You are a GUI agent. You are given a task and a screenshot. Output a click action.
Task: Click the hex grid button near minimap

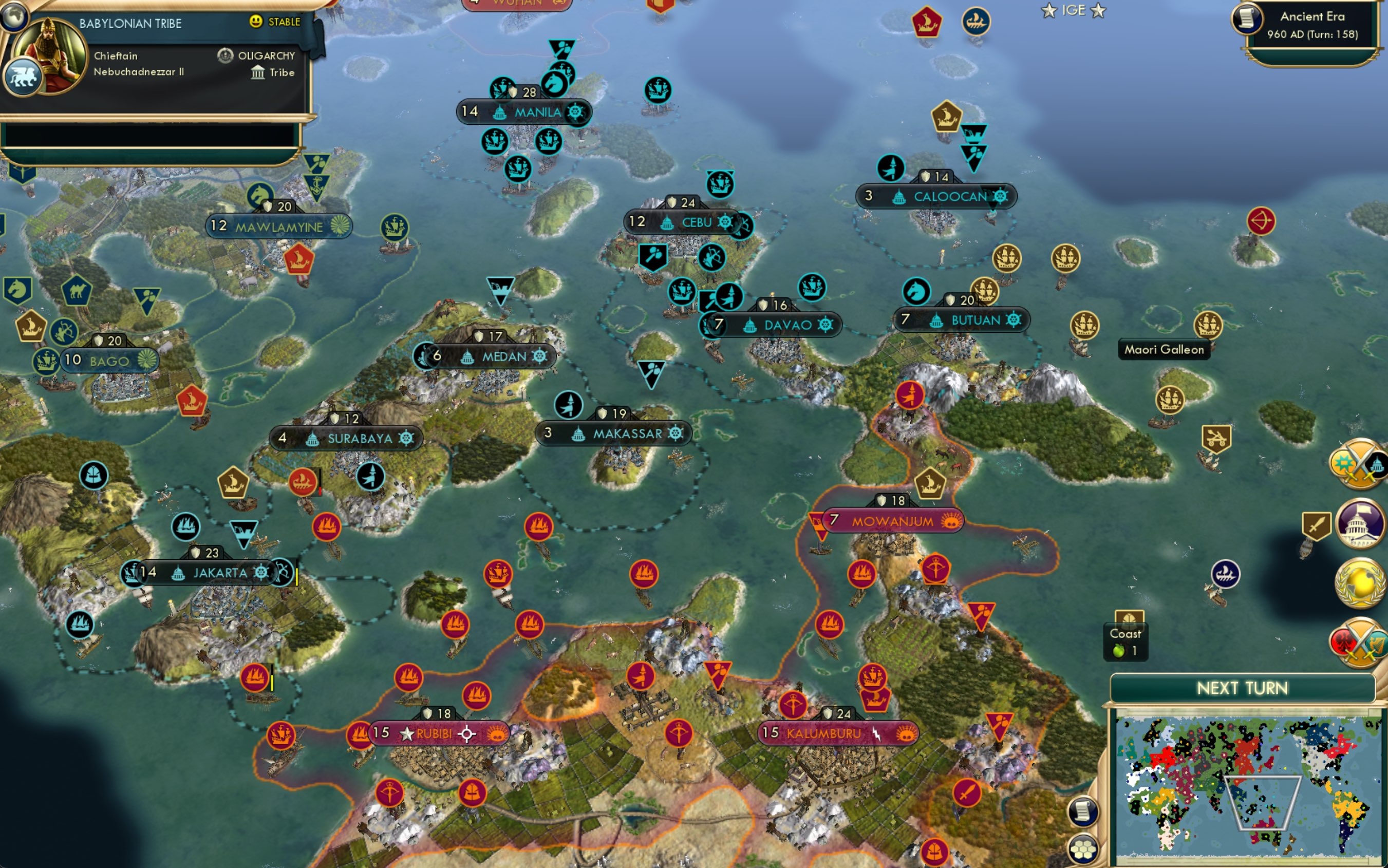[x=1083, y=848]
